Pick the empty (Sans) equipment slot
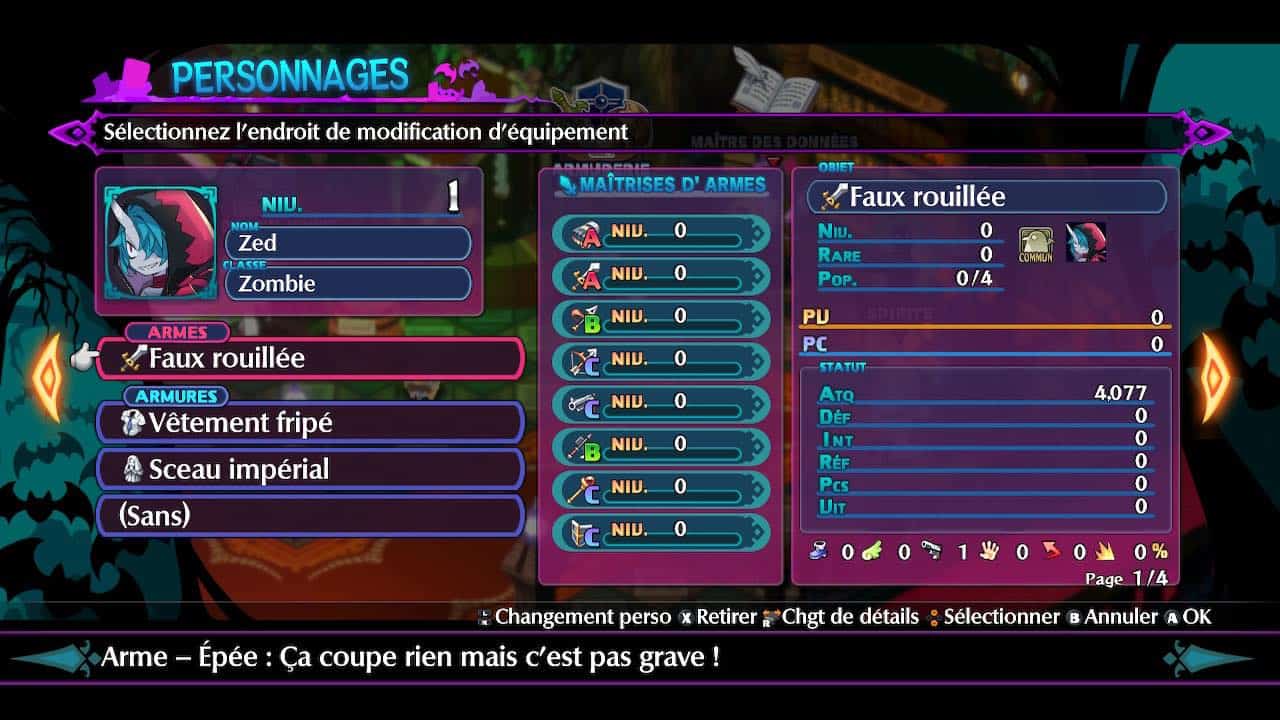 point(310,516)
